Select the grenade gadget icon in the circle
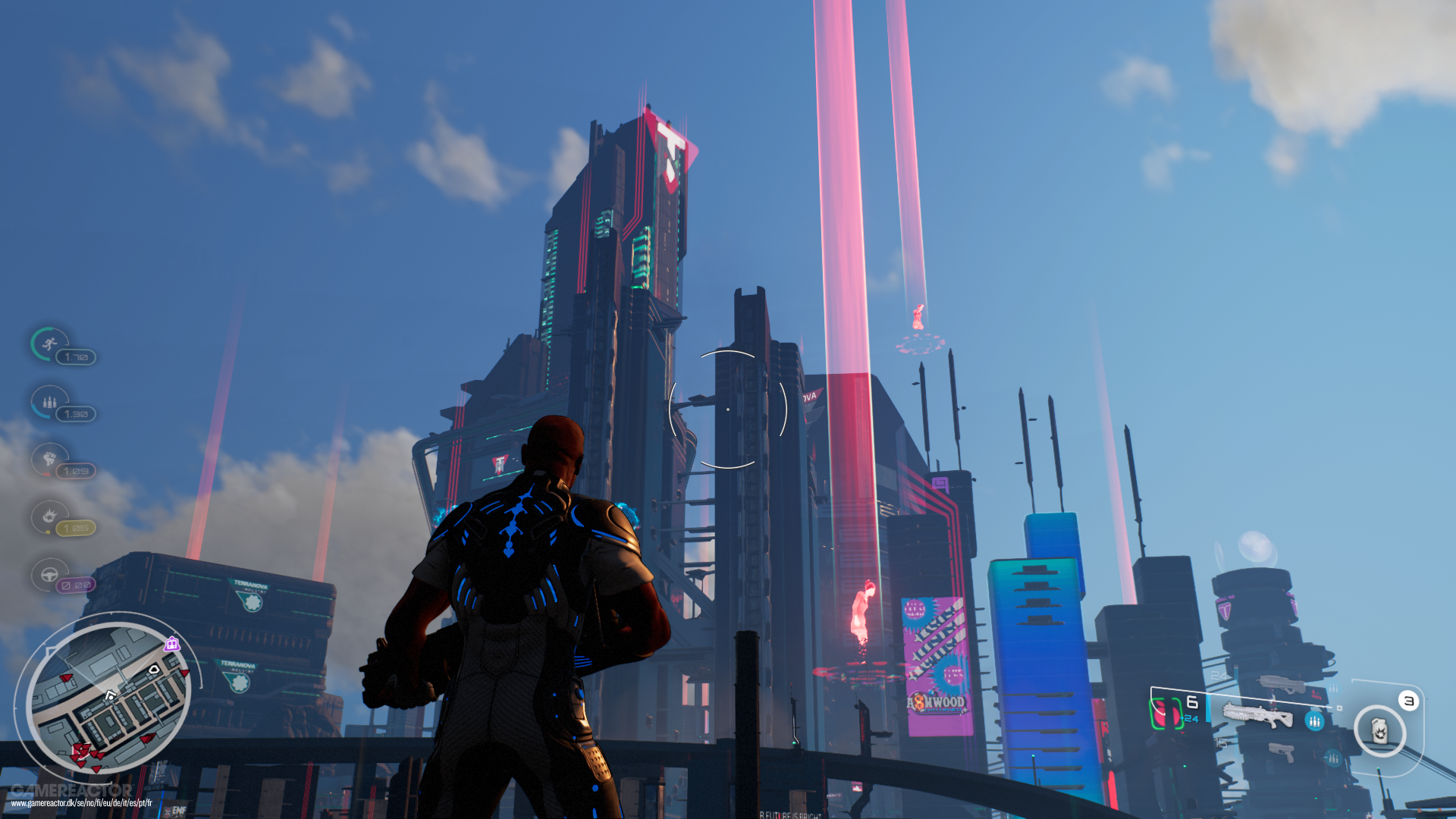 pyautogui.click(x=1379, y=730)
